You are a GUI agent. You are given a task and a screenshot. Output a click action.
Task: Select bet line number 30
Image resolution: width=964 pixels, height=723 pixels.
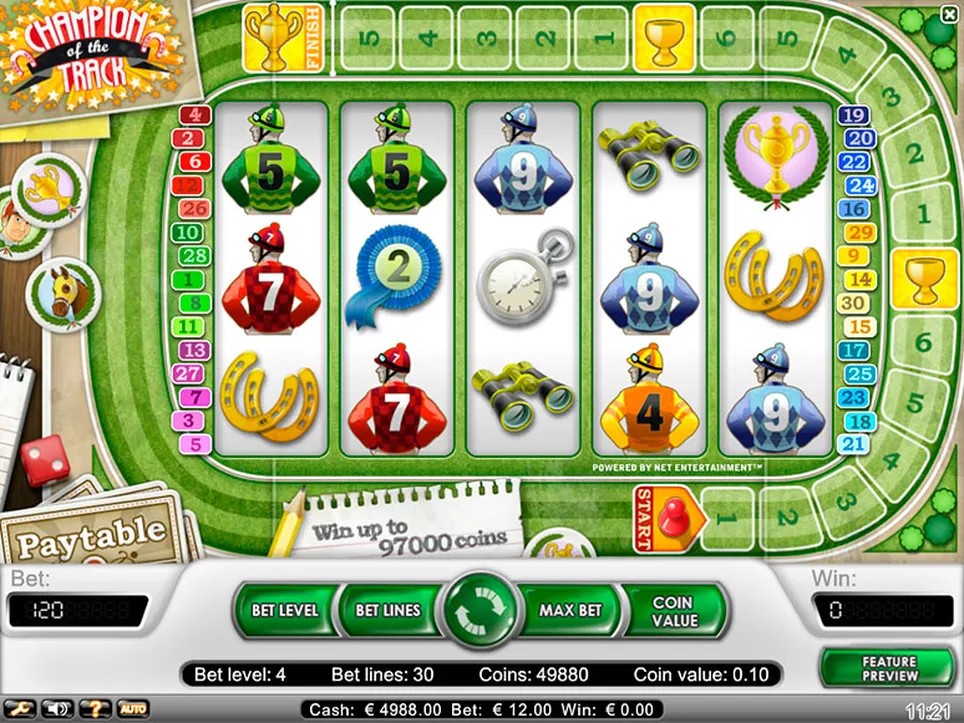pyautogui.click(x=853, y=303)
